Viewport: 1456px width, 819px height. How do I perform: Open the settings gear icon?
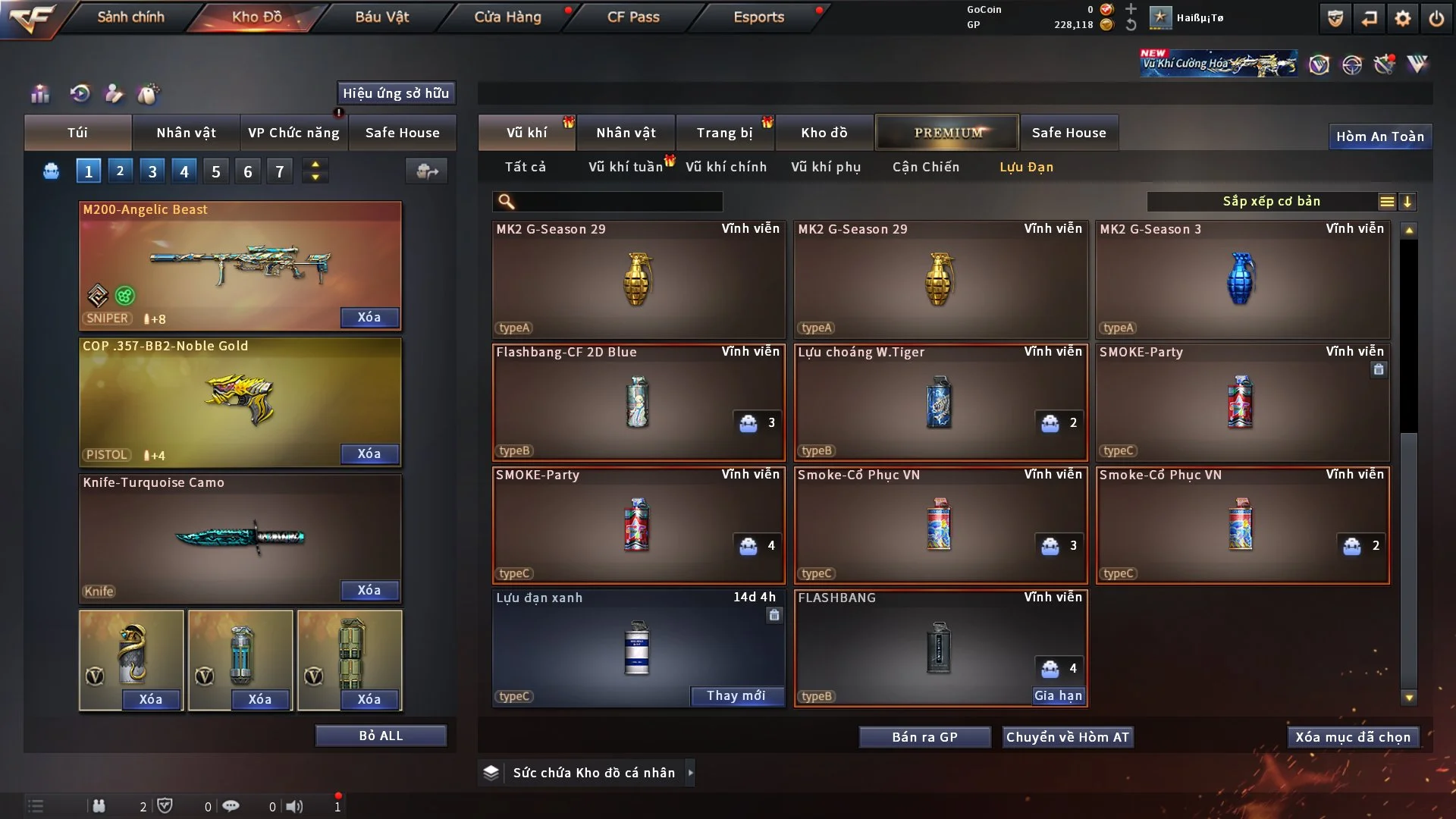tap(1402, 18)
